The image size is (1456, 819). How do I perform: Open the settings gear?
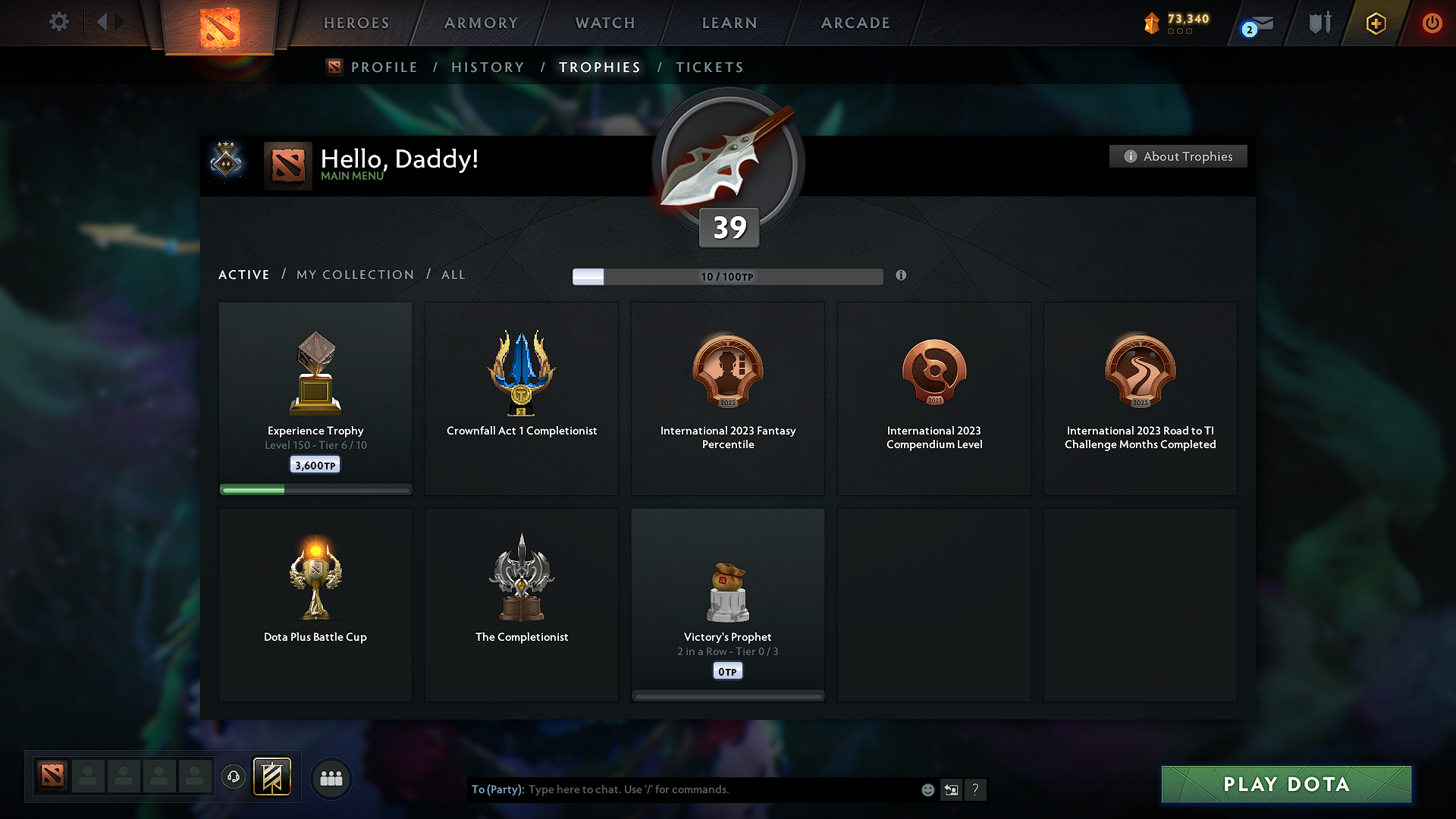[x=58, y=22]
